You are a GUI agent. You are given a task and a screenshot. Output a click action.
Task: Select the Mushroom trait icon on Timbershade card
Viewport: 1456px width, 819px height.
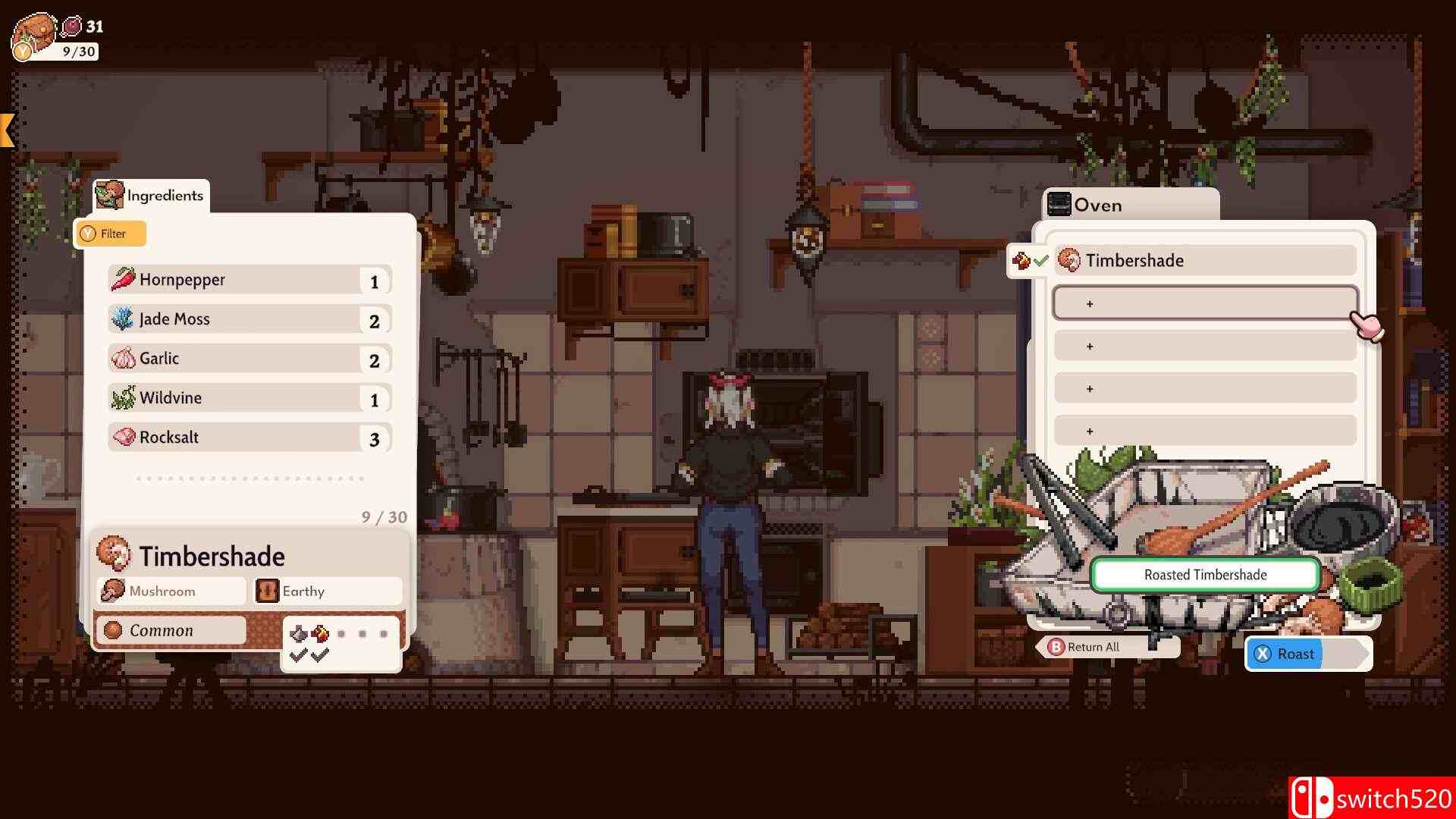(114, 590)
